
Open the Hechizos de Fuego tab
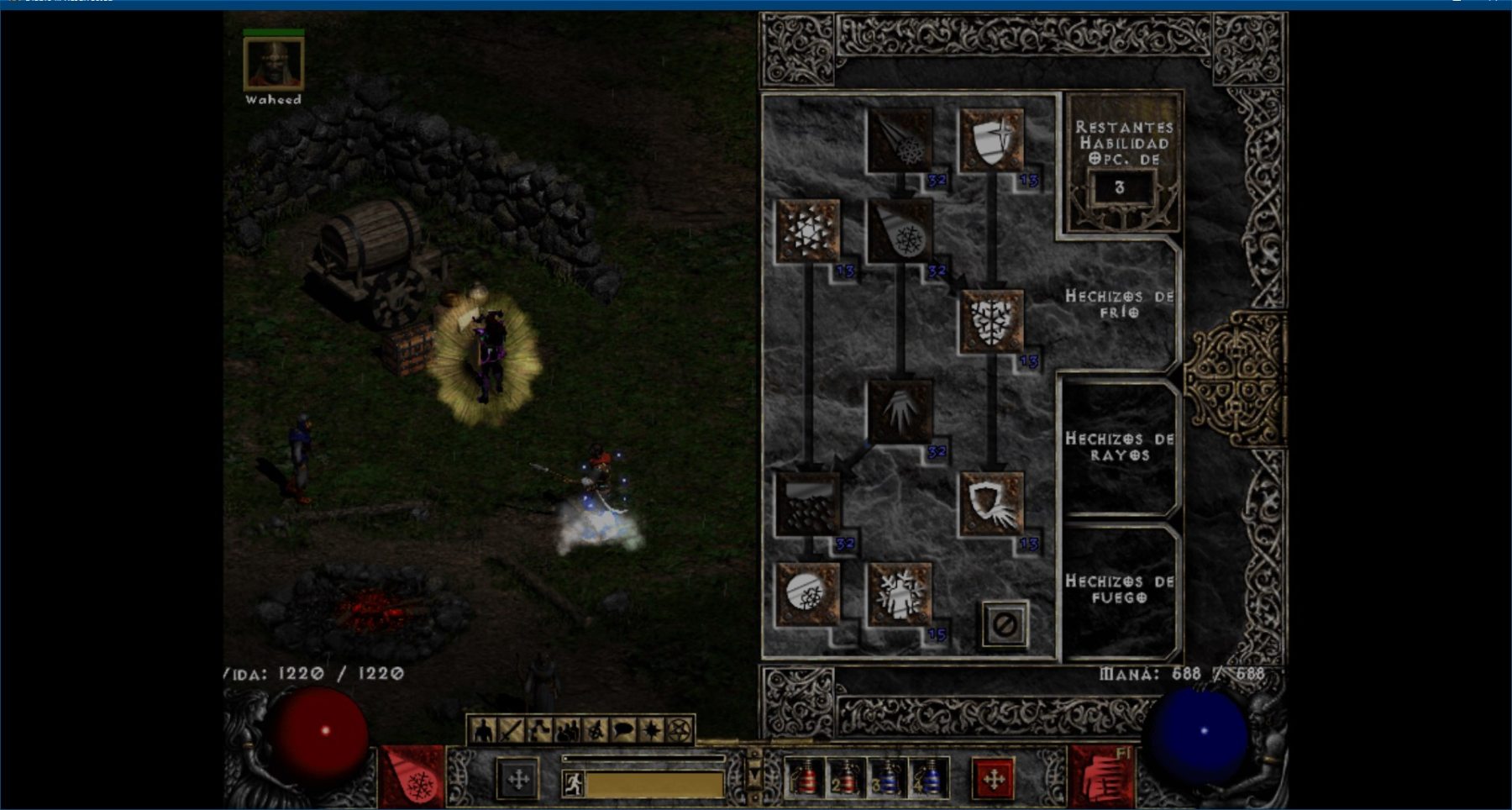click(1118, 589)
